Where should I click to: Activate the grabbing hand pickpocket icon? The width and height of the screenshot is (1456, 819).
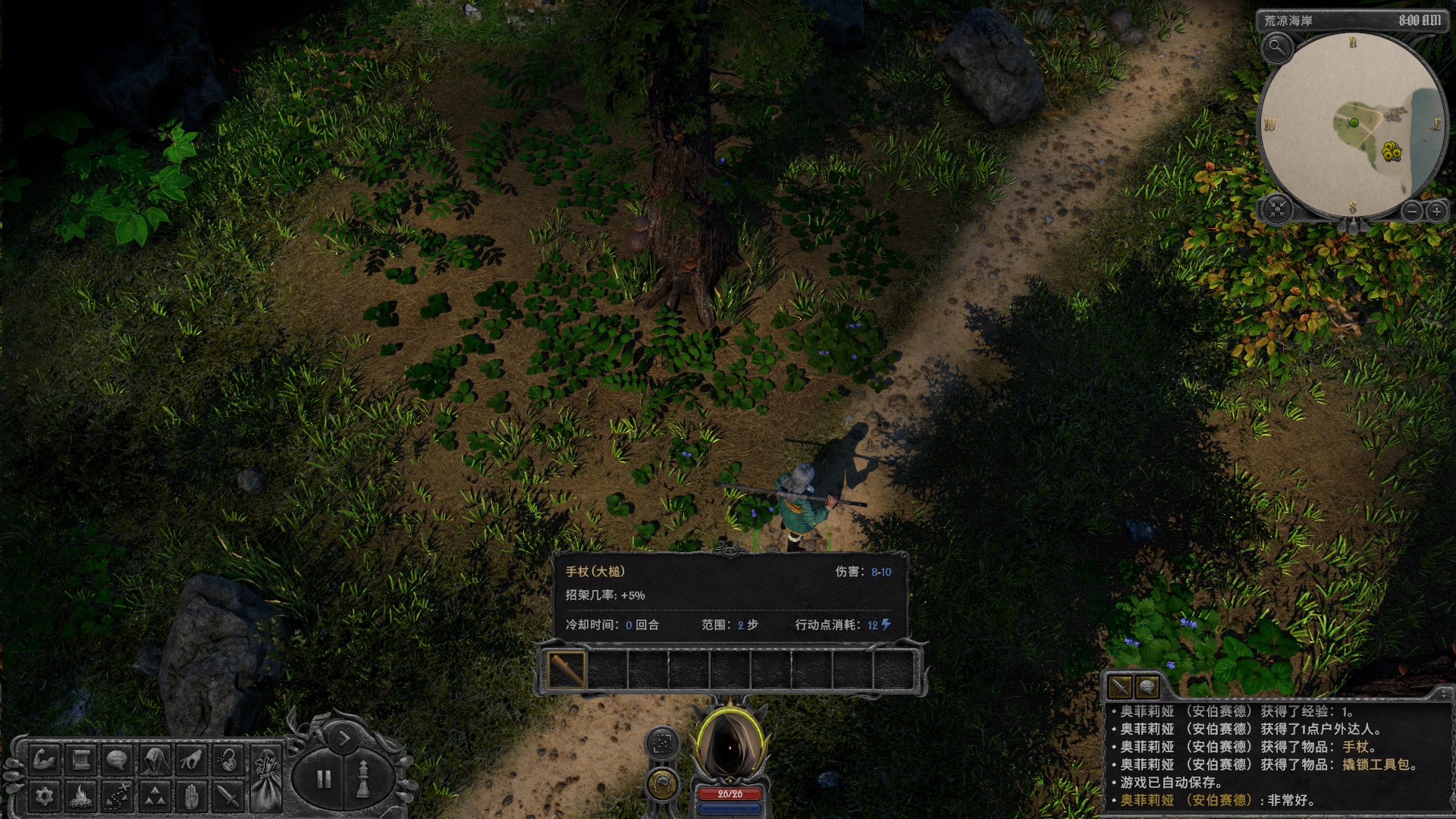click(191, 759)
